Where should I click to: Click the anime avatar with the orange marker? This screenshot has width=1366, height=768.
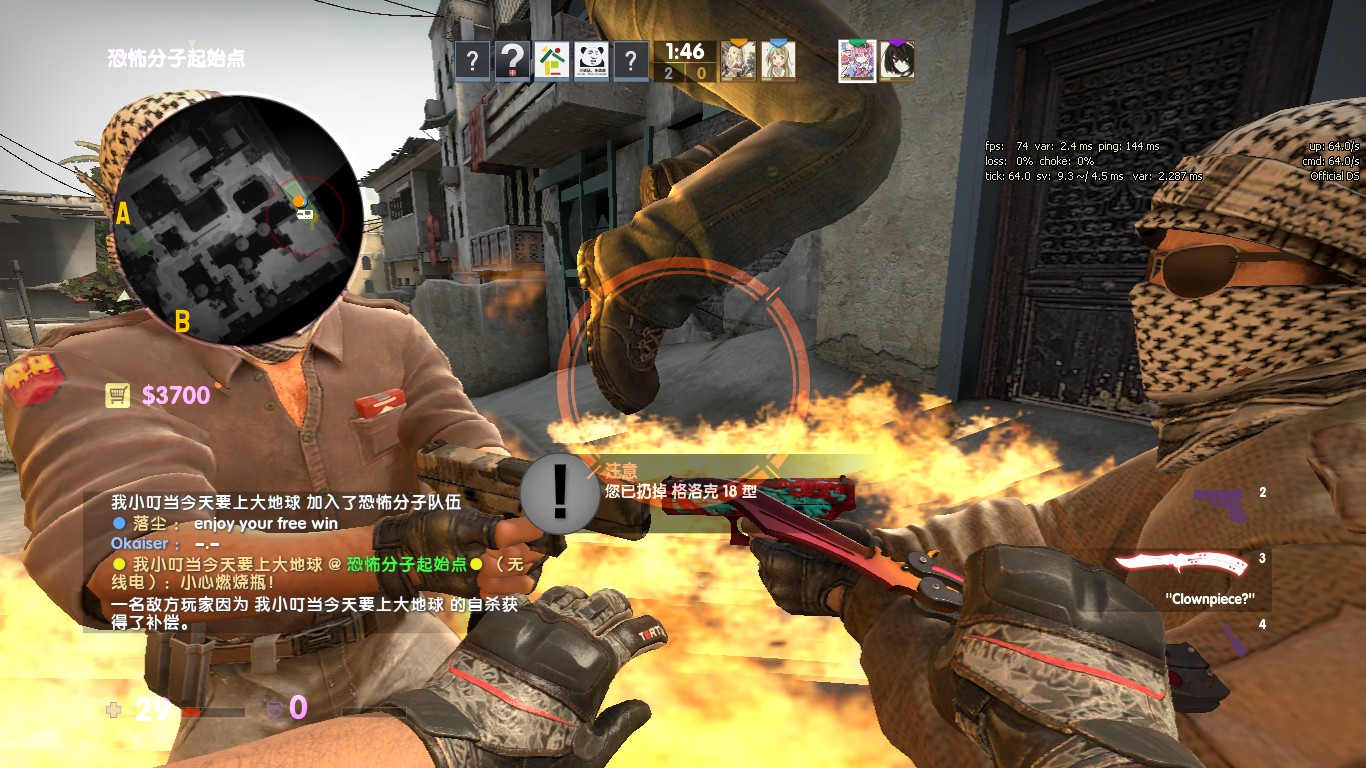pos(737,62)
